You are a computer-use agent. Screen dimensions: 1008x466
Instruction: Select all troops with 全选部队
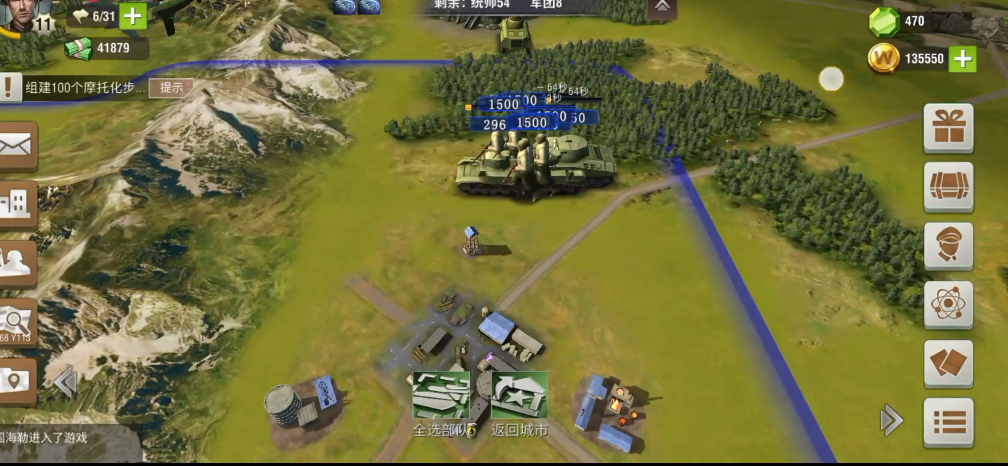pyautogui.click(x=441, y=395)
